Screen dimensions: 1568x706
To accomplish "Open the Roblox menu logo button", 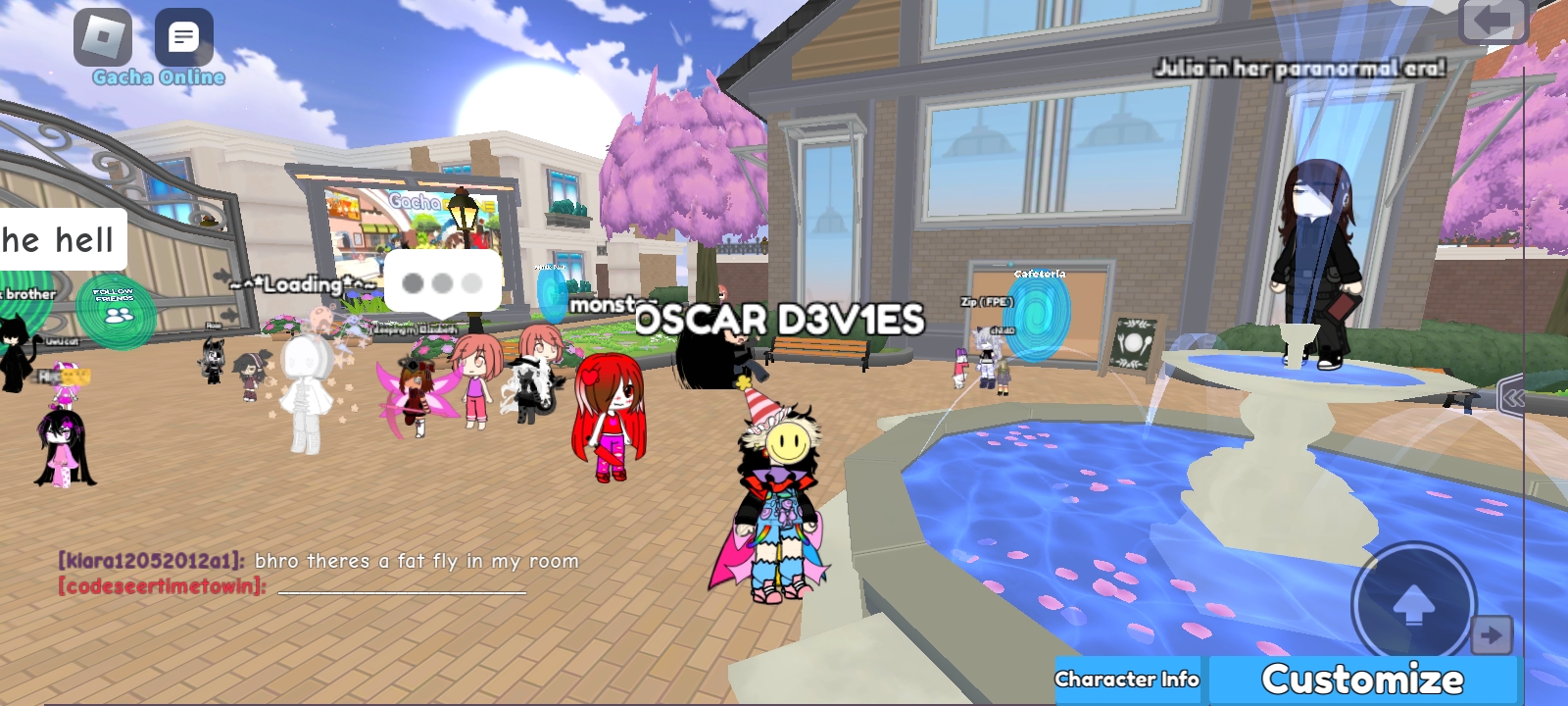I will 103,37.
